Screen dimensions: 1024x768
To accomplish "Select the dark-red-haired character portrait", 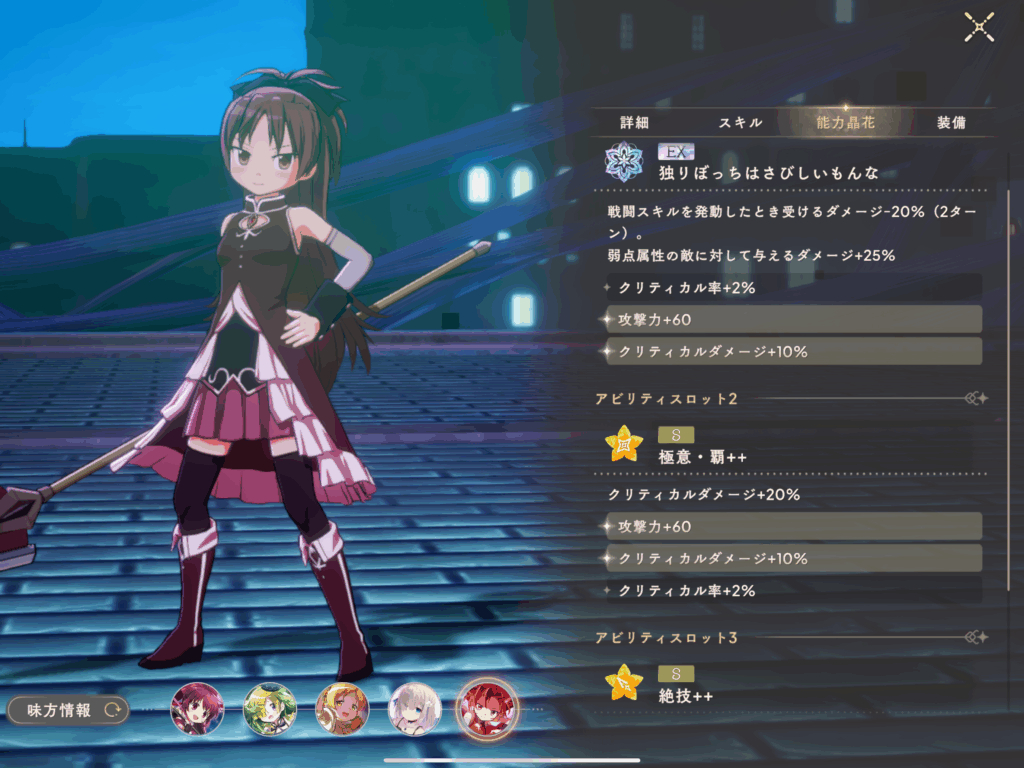I will [196, 709].
